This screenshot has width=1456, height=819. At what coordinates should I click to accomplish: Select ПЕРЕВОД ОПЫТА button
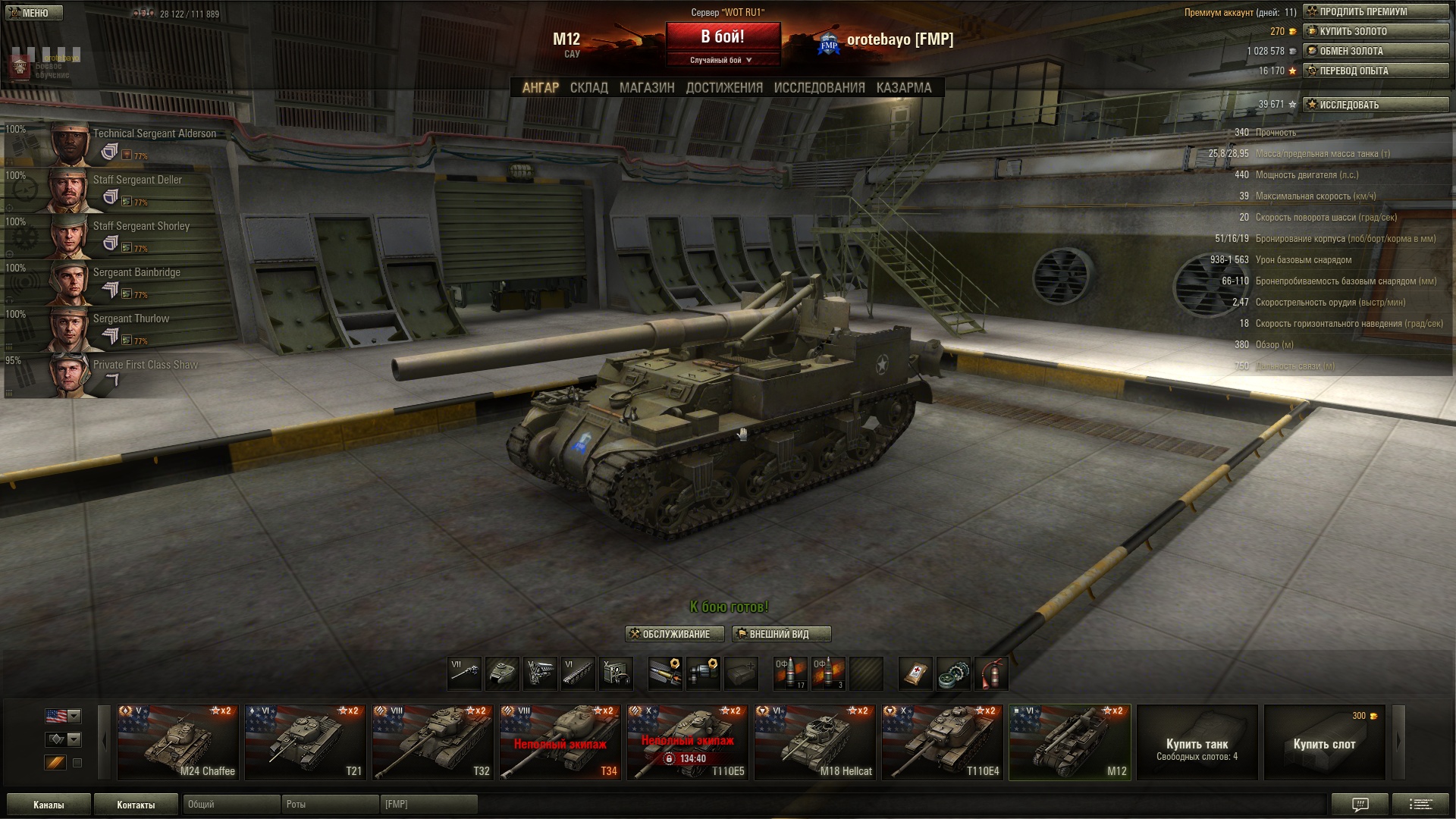tap(1376, 71)
